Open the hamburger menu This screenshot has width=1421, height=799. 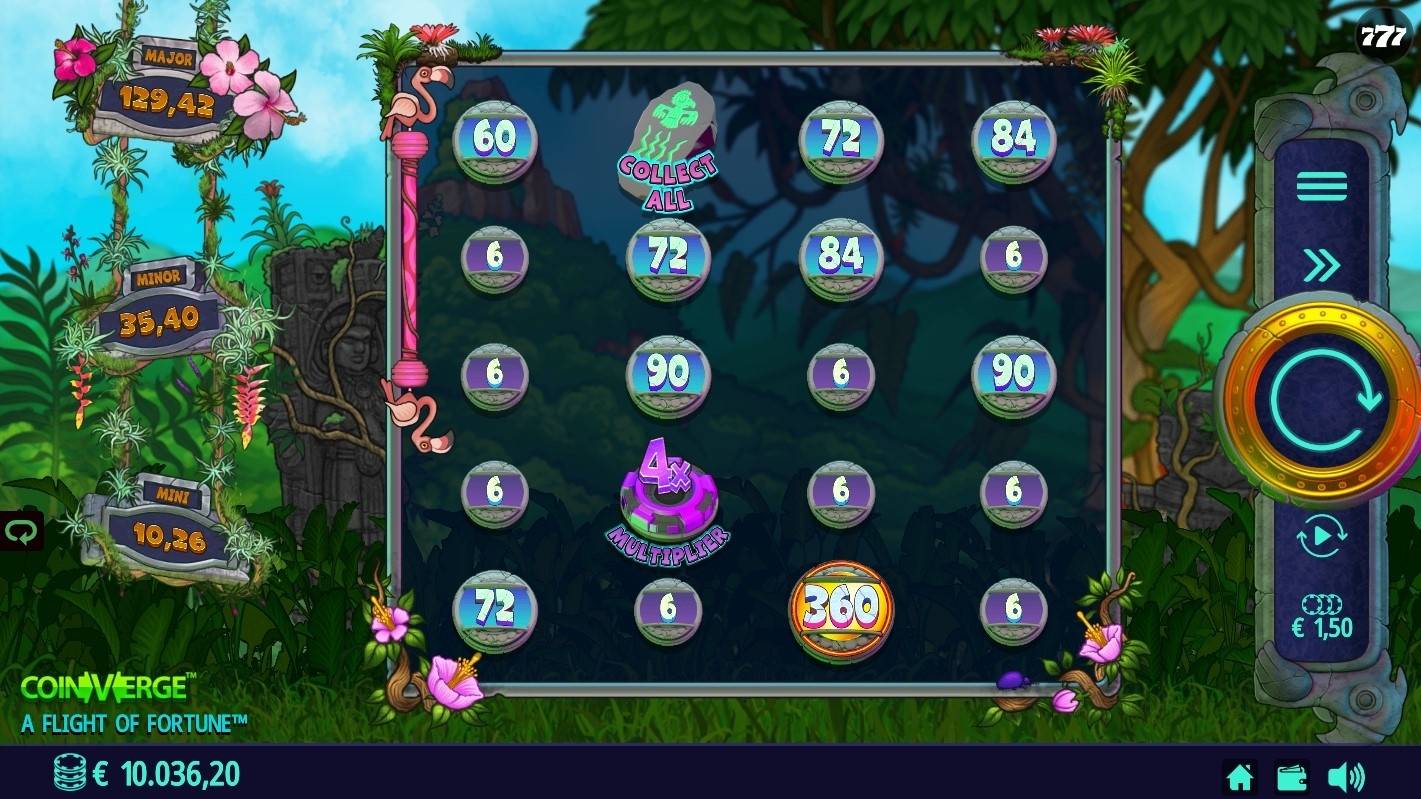[1322, 187]
